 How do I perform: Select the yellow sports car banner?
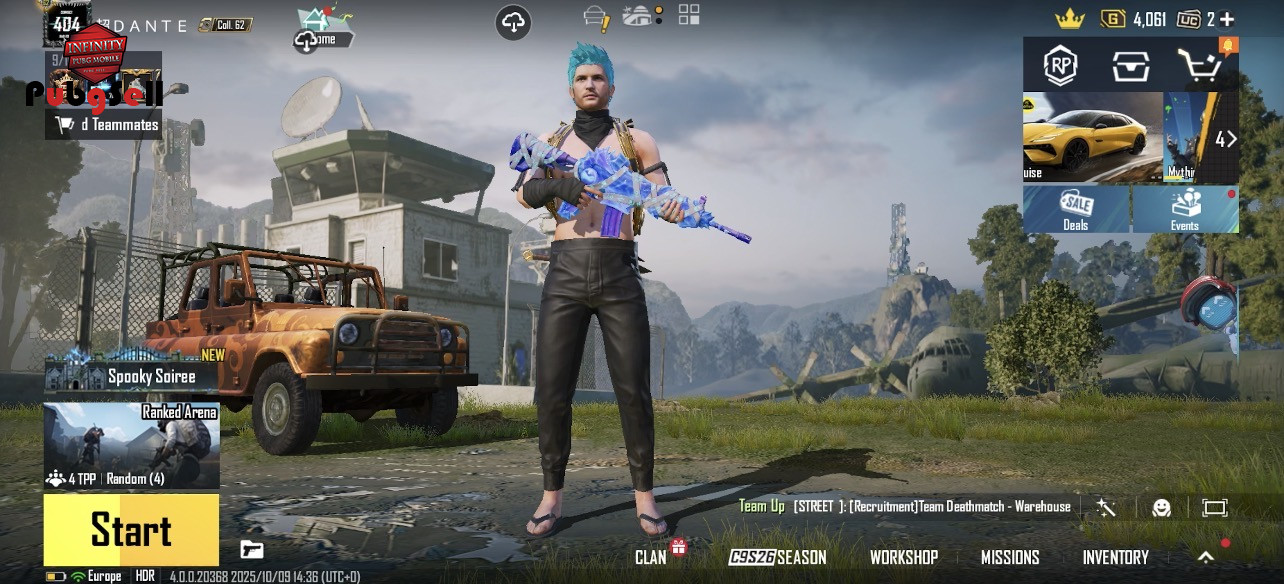click(1092, 137)
